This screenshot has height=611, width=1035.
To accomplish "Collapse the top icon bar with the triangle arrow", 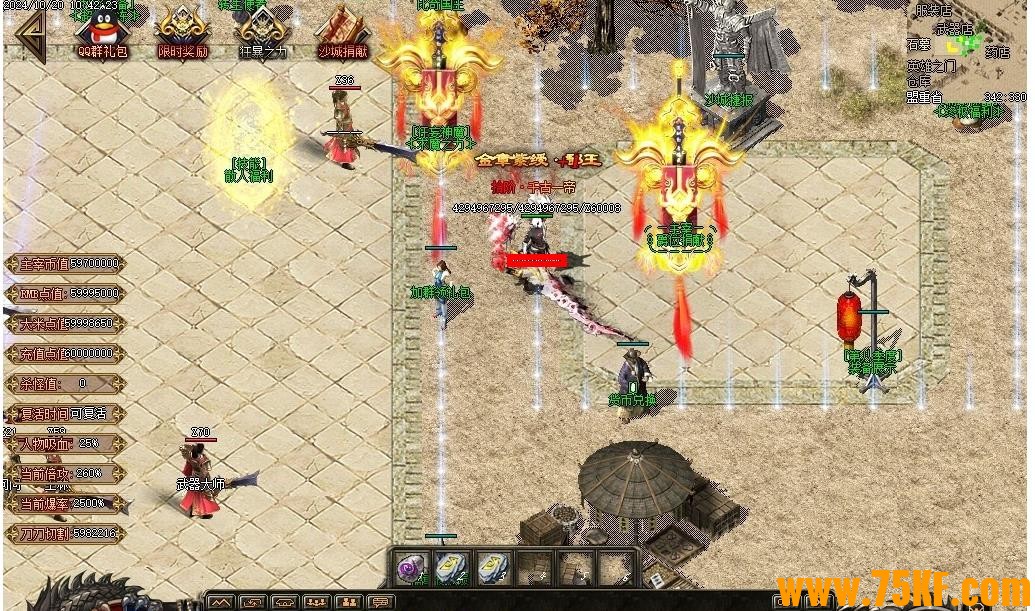I will pos(28,36).
